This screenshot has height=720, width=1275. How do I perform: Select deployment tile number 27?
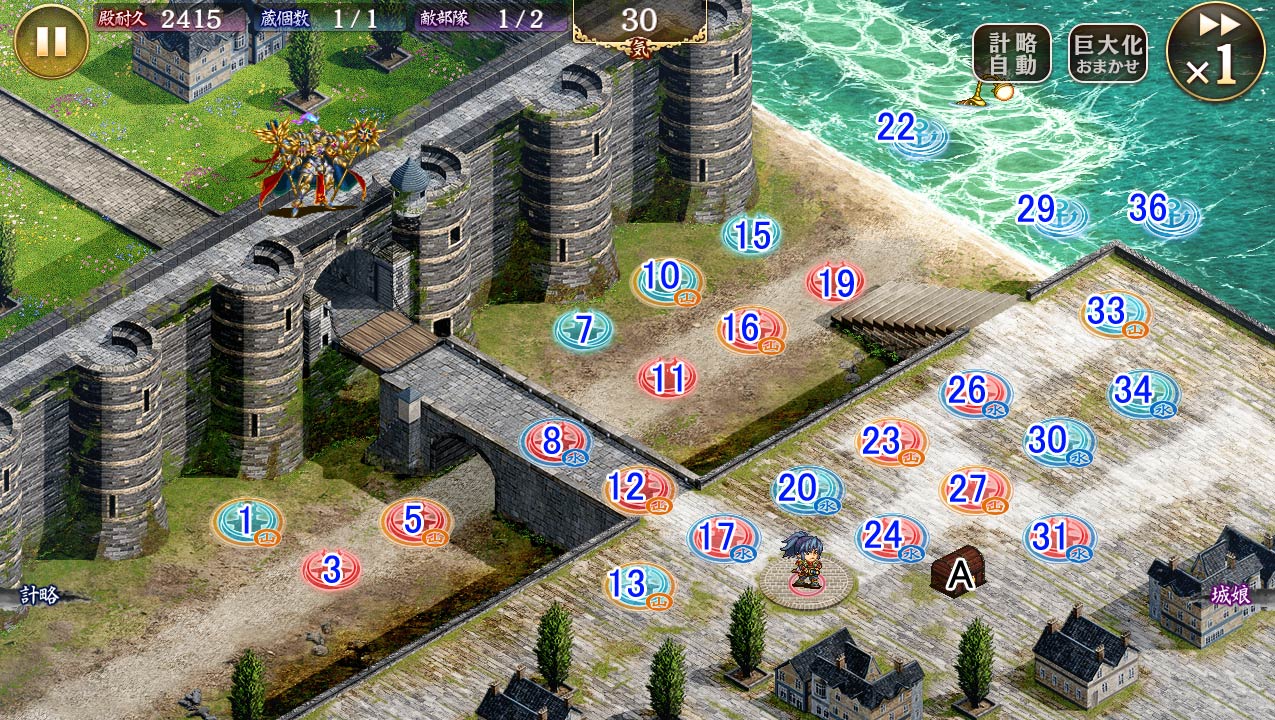point(975,491)
